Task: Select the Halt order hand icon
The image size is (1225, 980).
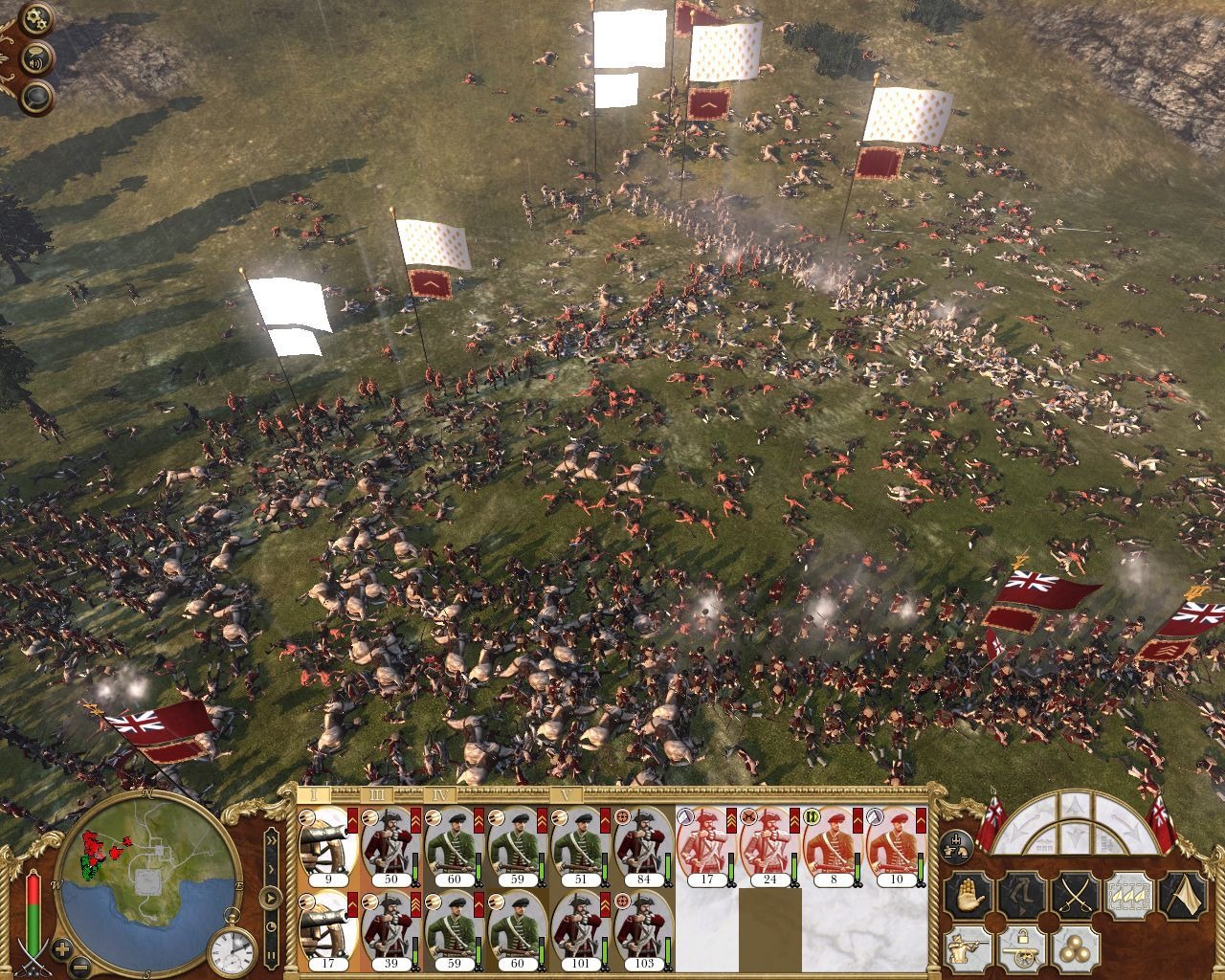Action: [x=969, y=894]
